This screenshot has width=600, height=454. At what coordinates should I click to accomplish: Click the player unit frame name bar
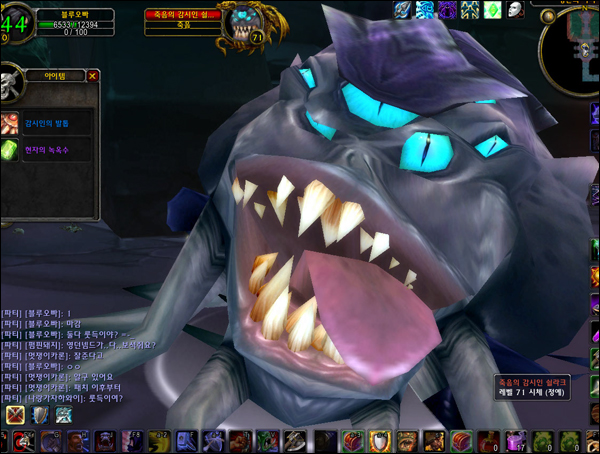(71, 15)
